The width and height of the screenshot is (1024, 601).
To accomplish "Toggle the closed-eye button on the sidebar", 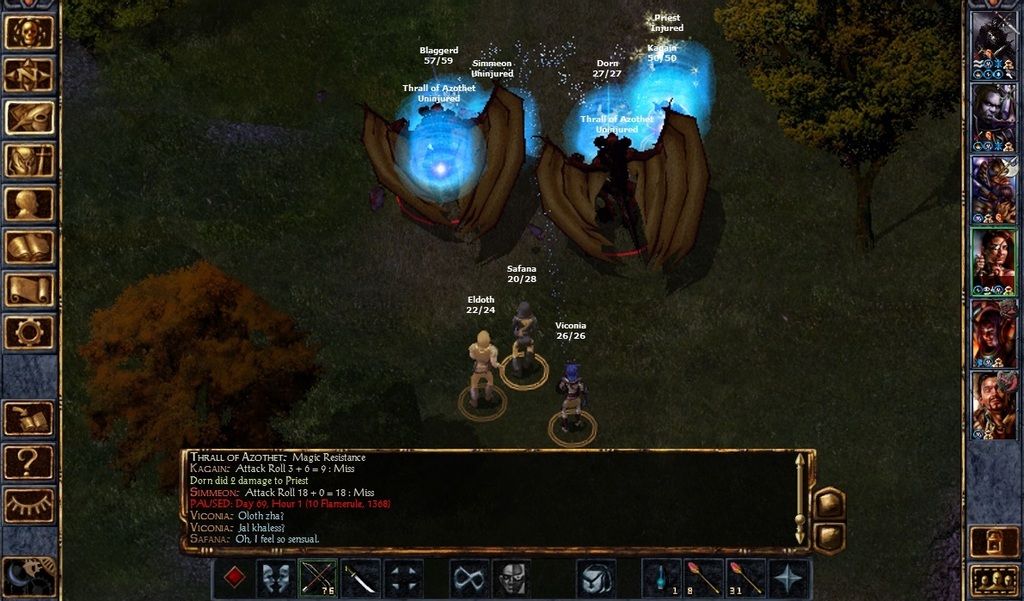I will coord(29,505).
